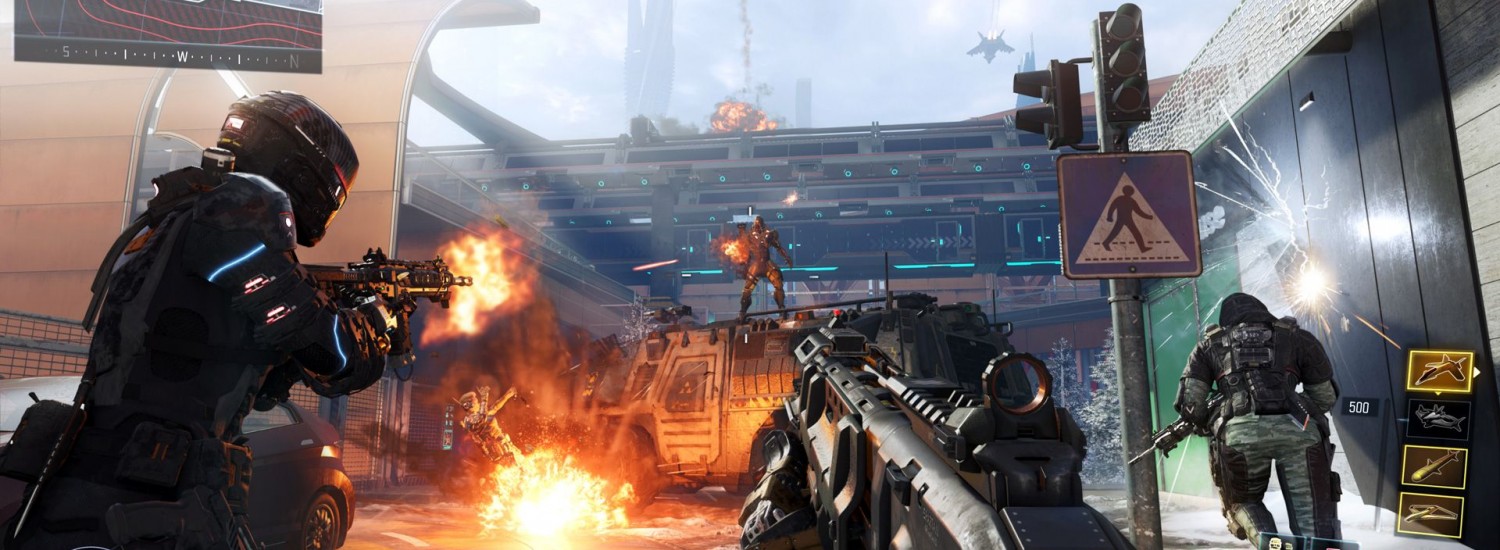
Task: Choose the greyed-out aircraft scorestreak slot
Action: (x=1438, y=419)
